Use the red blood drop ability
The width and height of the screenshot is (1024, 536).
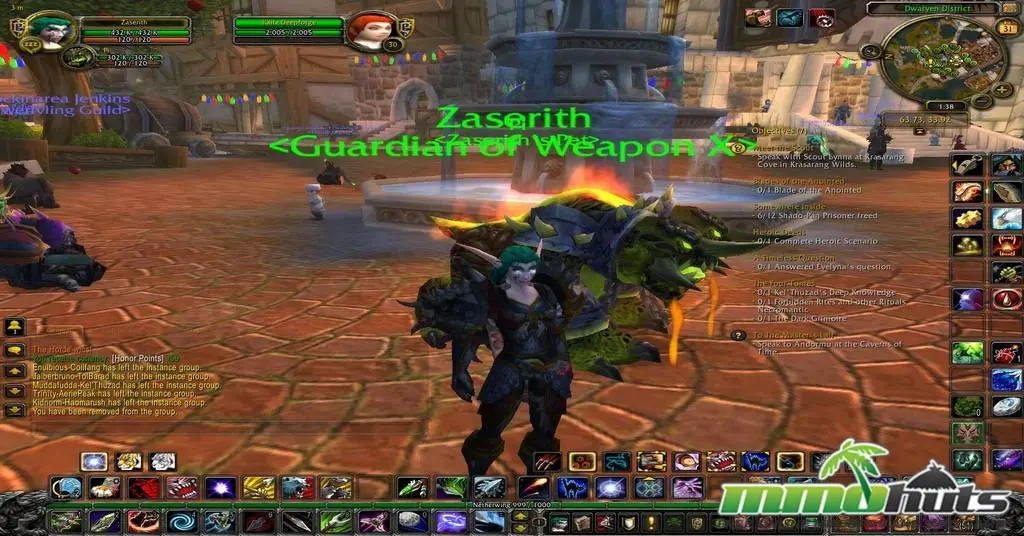pos(1006,299)
